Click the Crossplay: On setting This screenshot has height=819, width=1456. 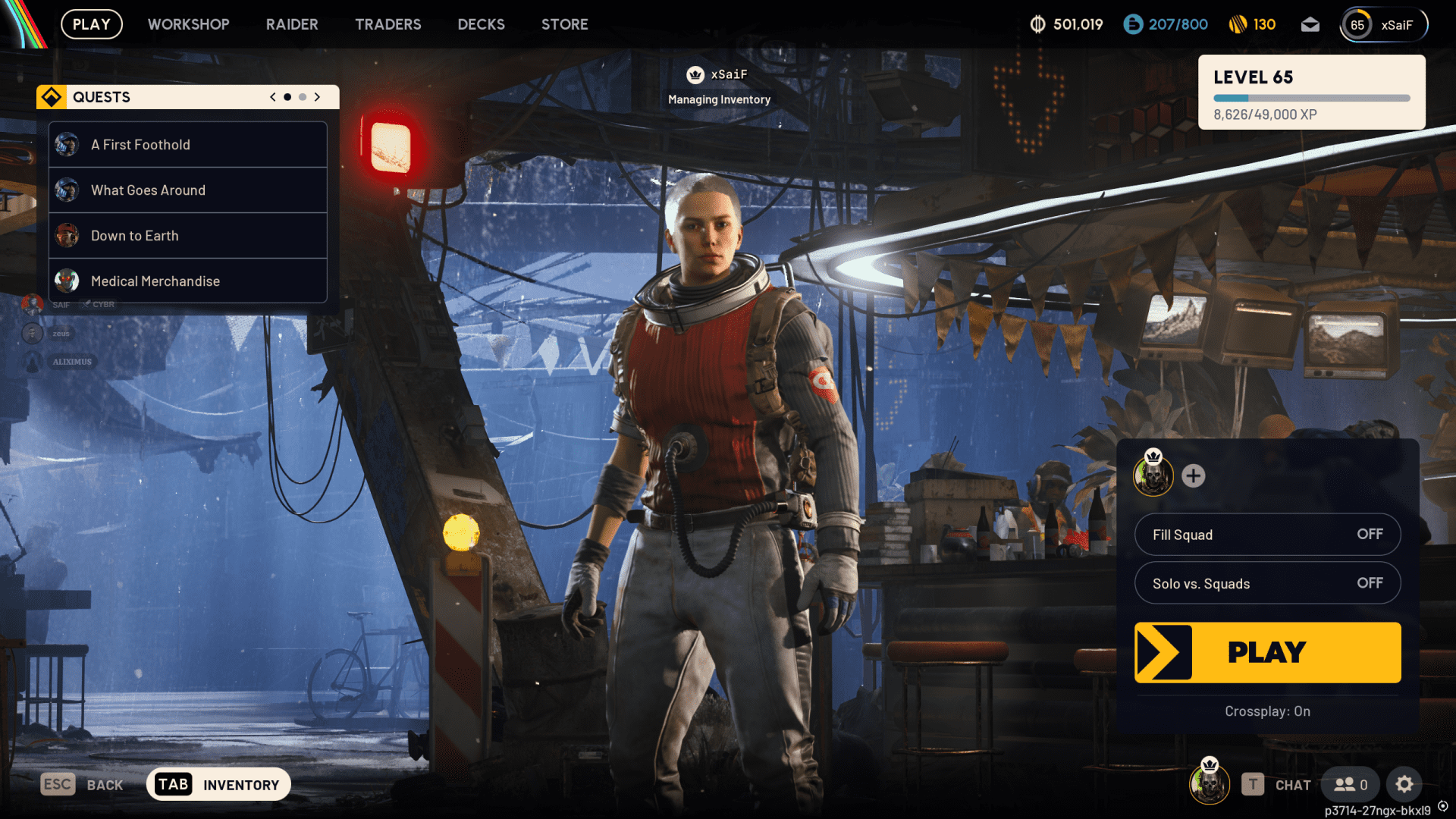[1267, 711]
